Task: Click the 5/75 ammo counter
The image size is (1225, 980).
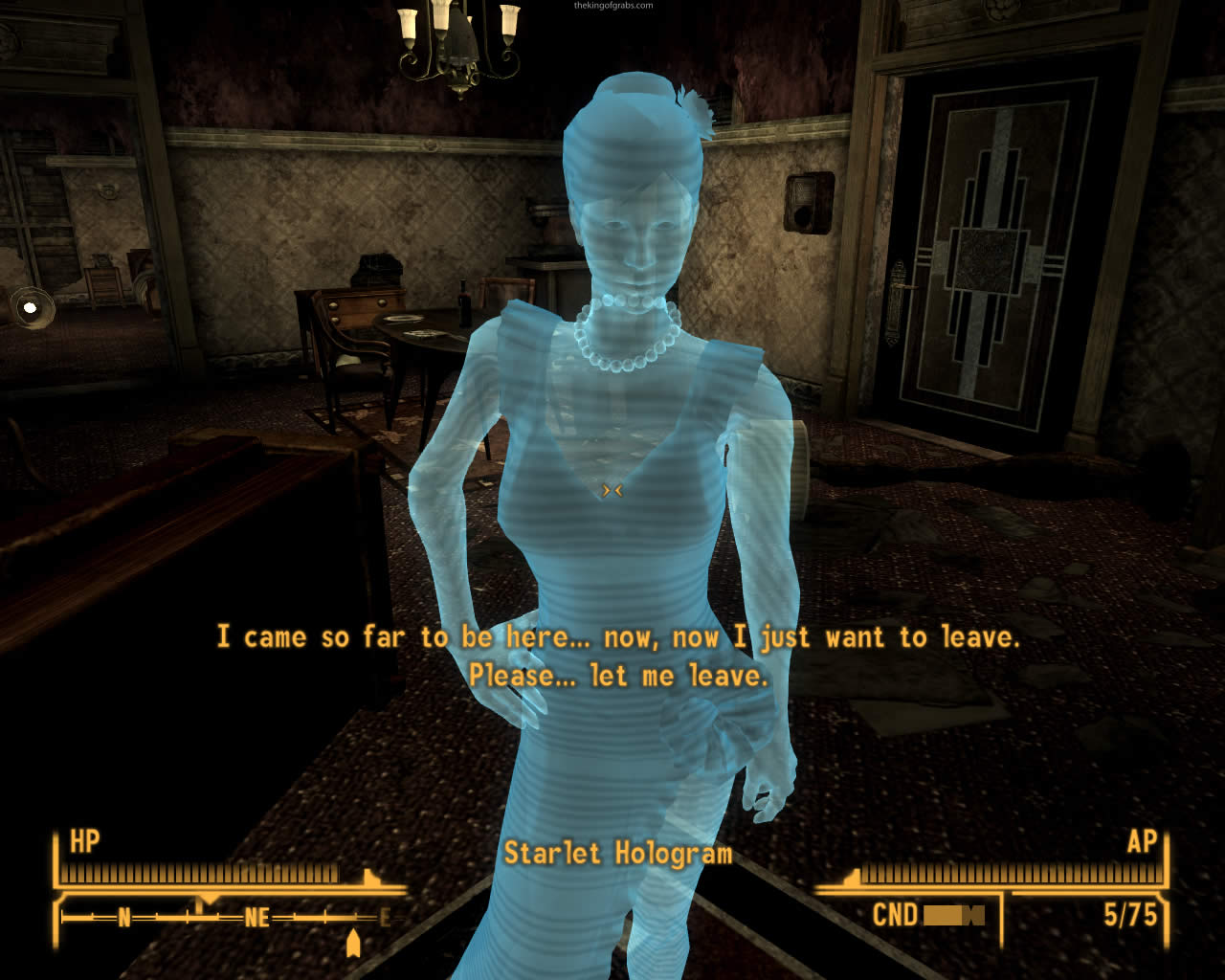Action: pos(1131,913)
